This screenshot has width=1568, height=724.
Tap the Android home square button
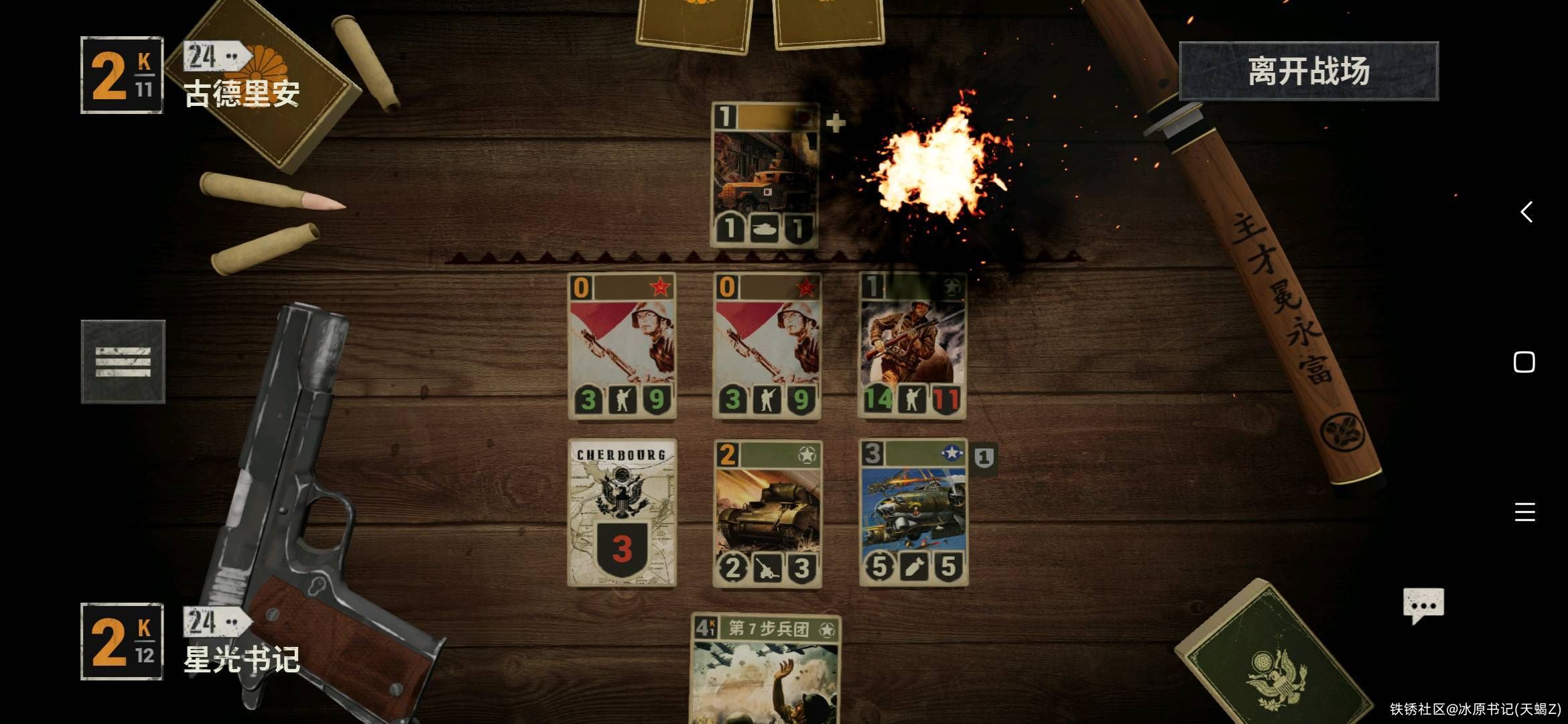1524,362
